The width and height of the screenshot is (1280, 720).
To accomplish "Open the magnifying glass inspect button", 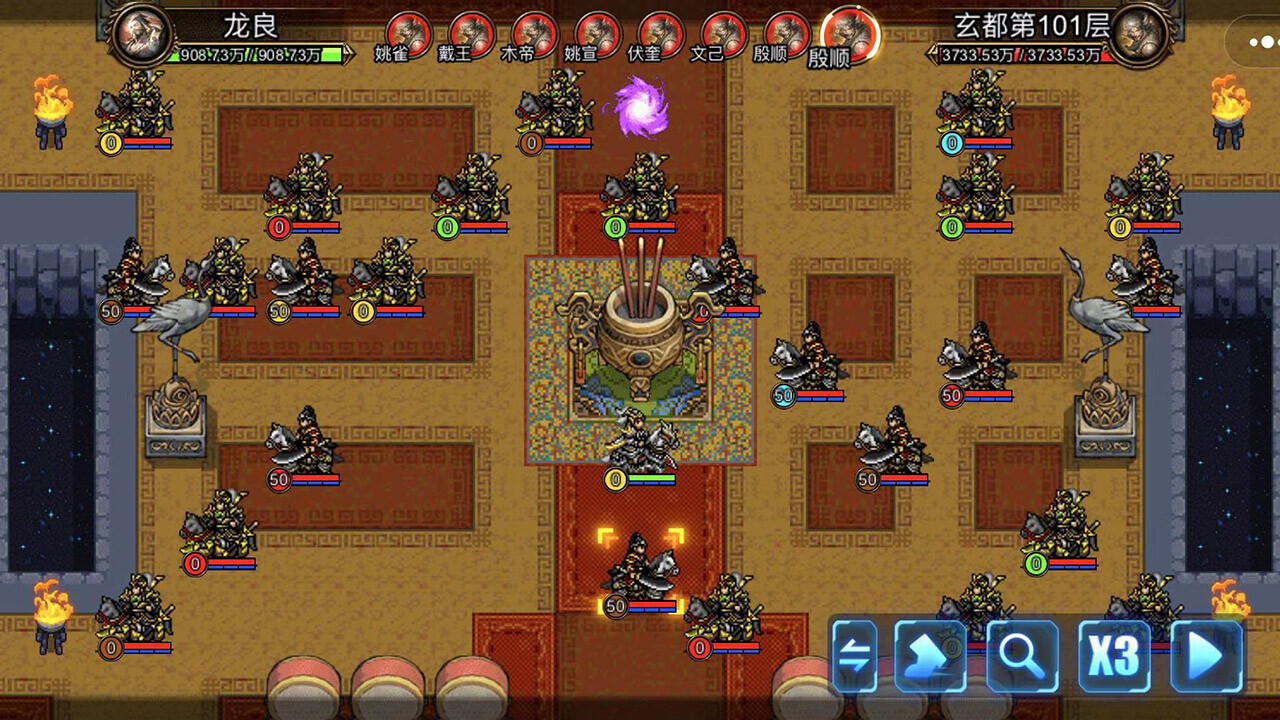I will (x=1022, y=657).
